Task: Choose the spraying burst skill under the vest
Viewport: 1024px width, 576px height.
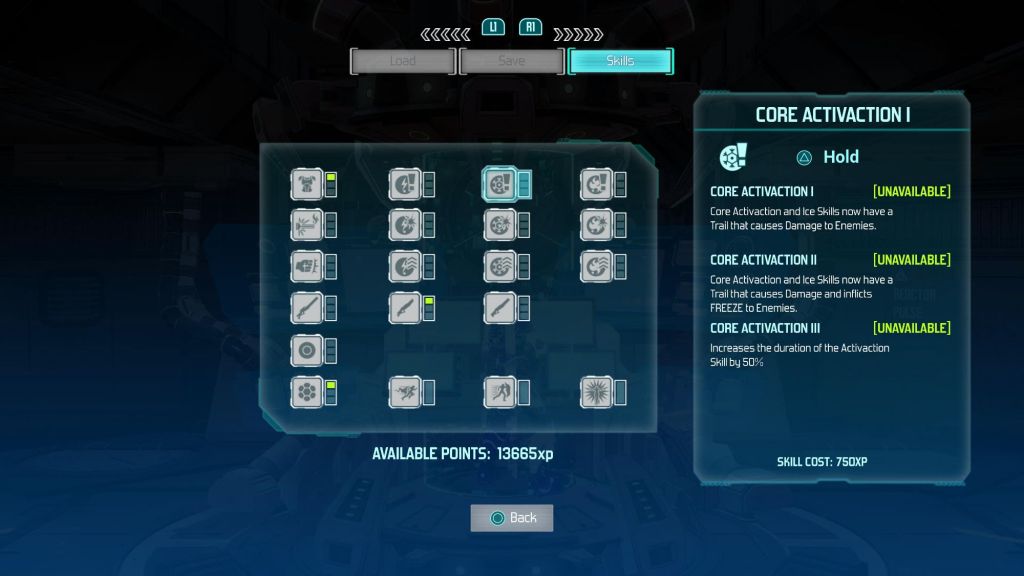Action: (306, 225)
